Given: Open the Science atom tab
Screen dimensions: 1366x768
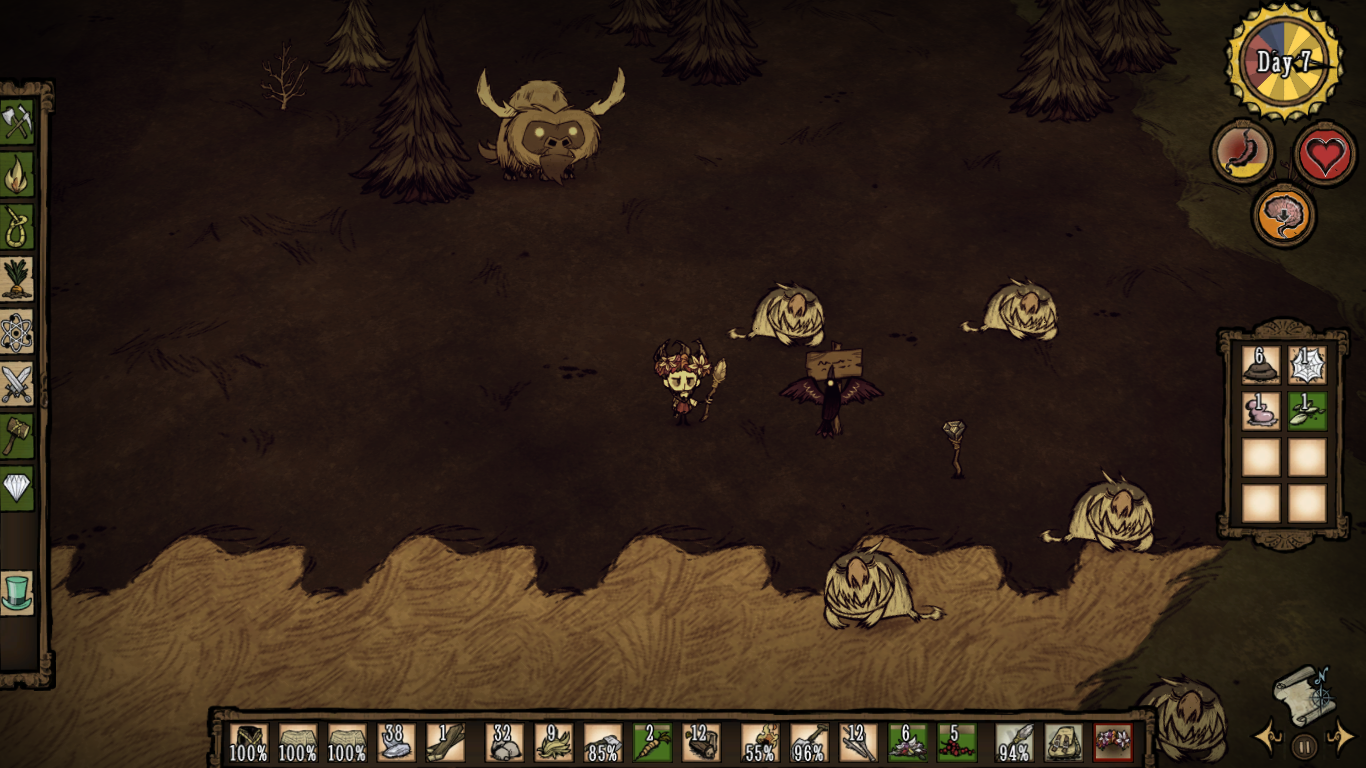Looking at the screenshot, I should coord(17,332).
